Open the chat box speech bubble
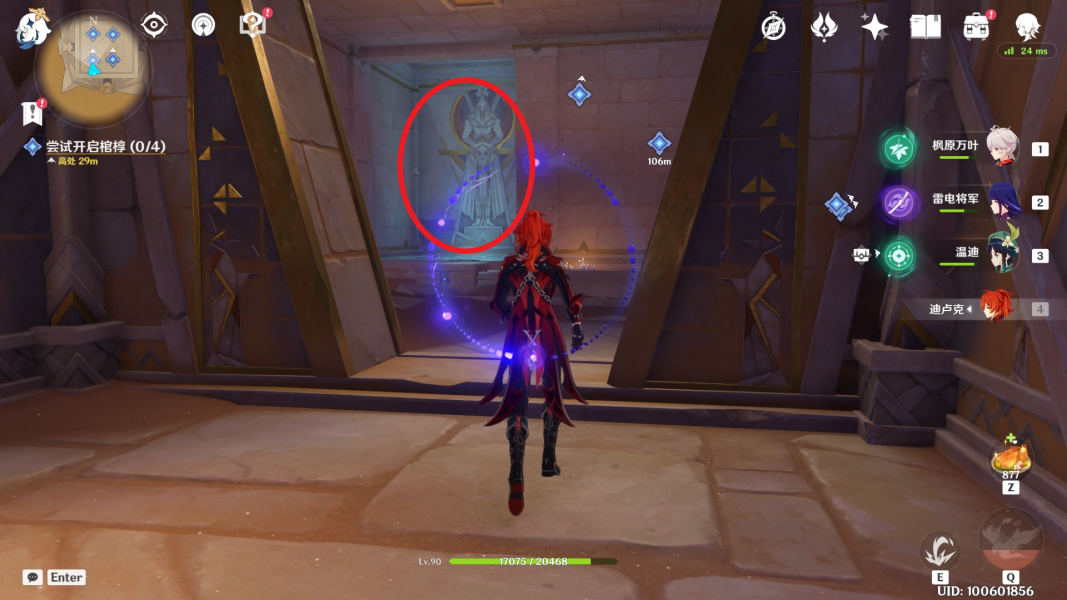The height and width of the screenshot is (600, 1067). point(33,577)
